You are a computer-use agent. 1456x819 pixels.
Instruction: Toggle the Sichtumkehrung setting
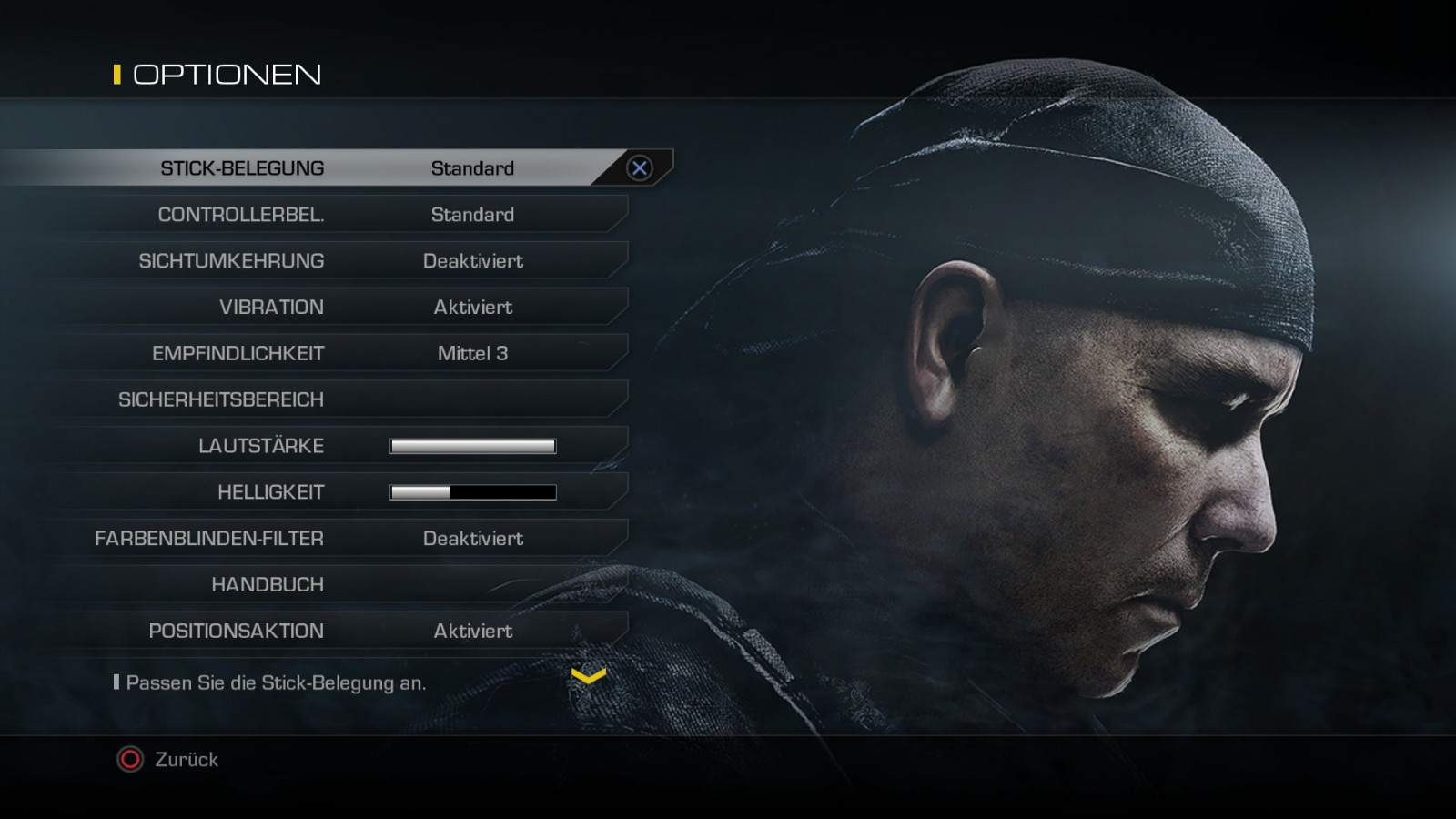pyautogui.click(x=337, y=261)
